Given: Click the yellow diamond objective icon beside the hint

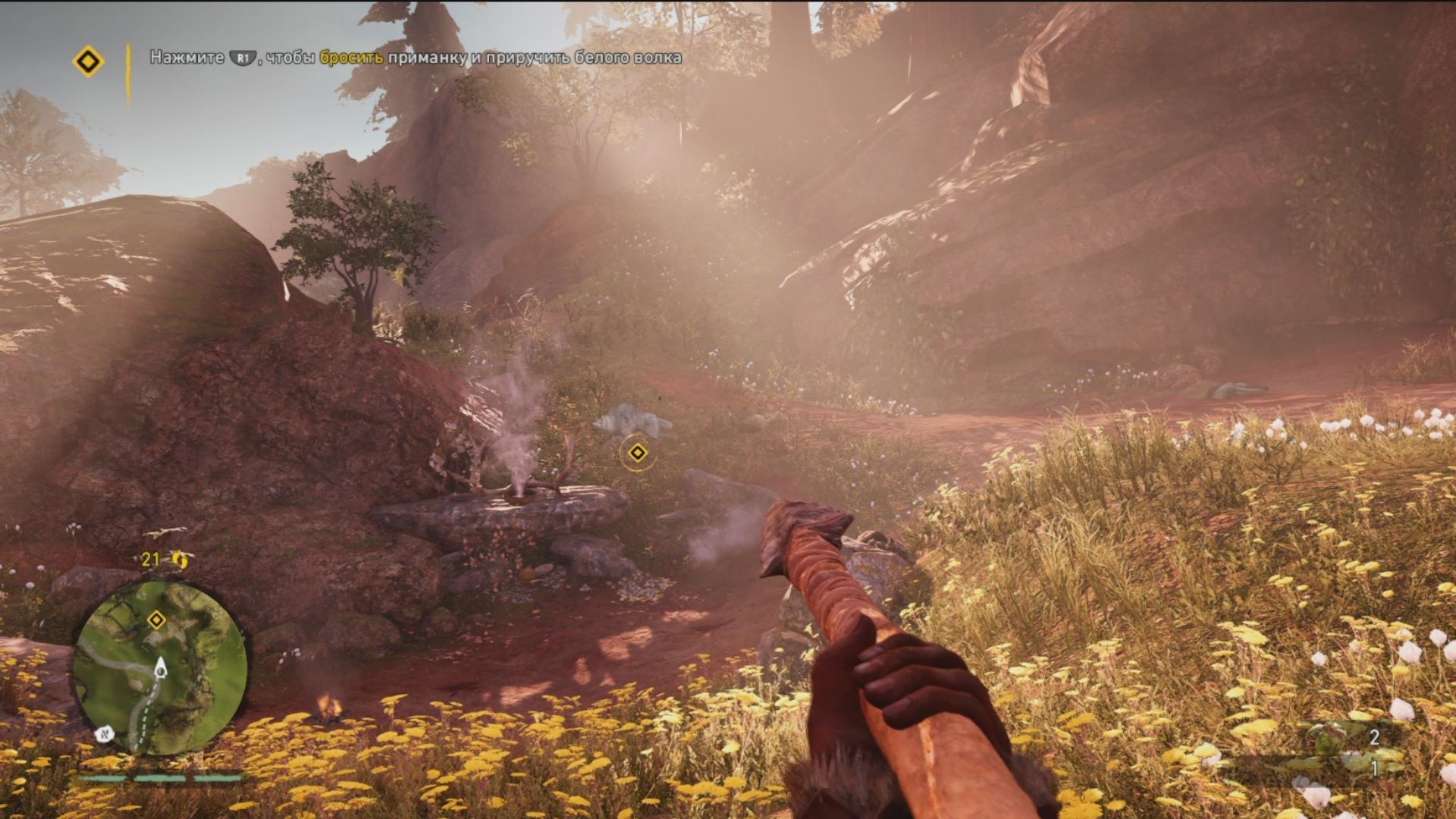Looking at the screenshot, I should [x=88, y=61].
